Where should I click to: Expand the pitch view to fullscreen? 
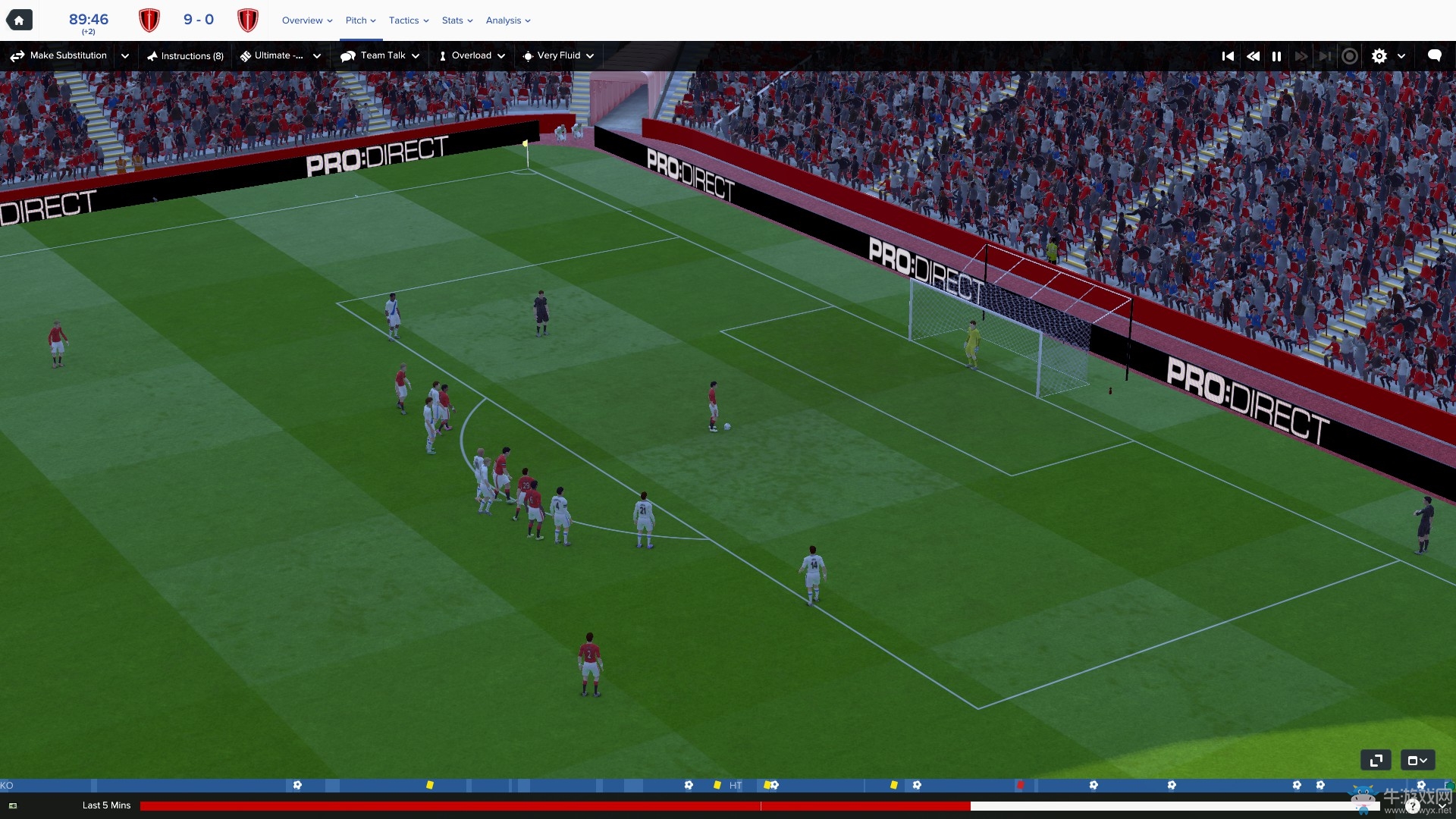point(1376,760)
